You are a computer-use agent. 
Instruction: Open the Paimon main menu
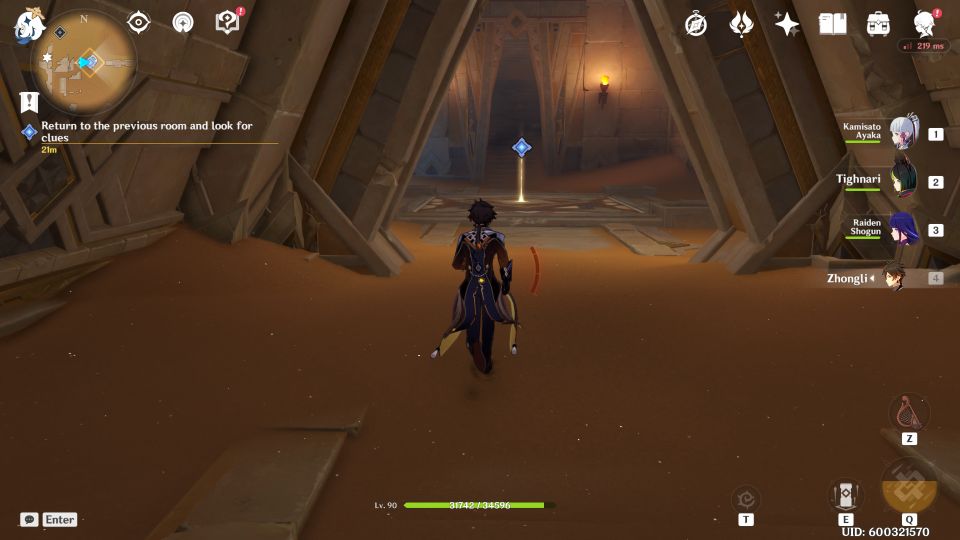tap(26, 27)
